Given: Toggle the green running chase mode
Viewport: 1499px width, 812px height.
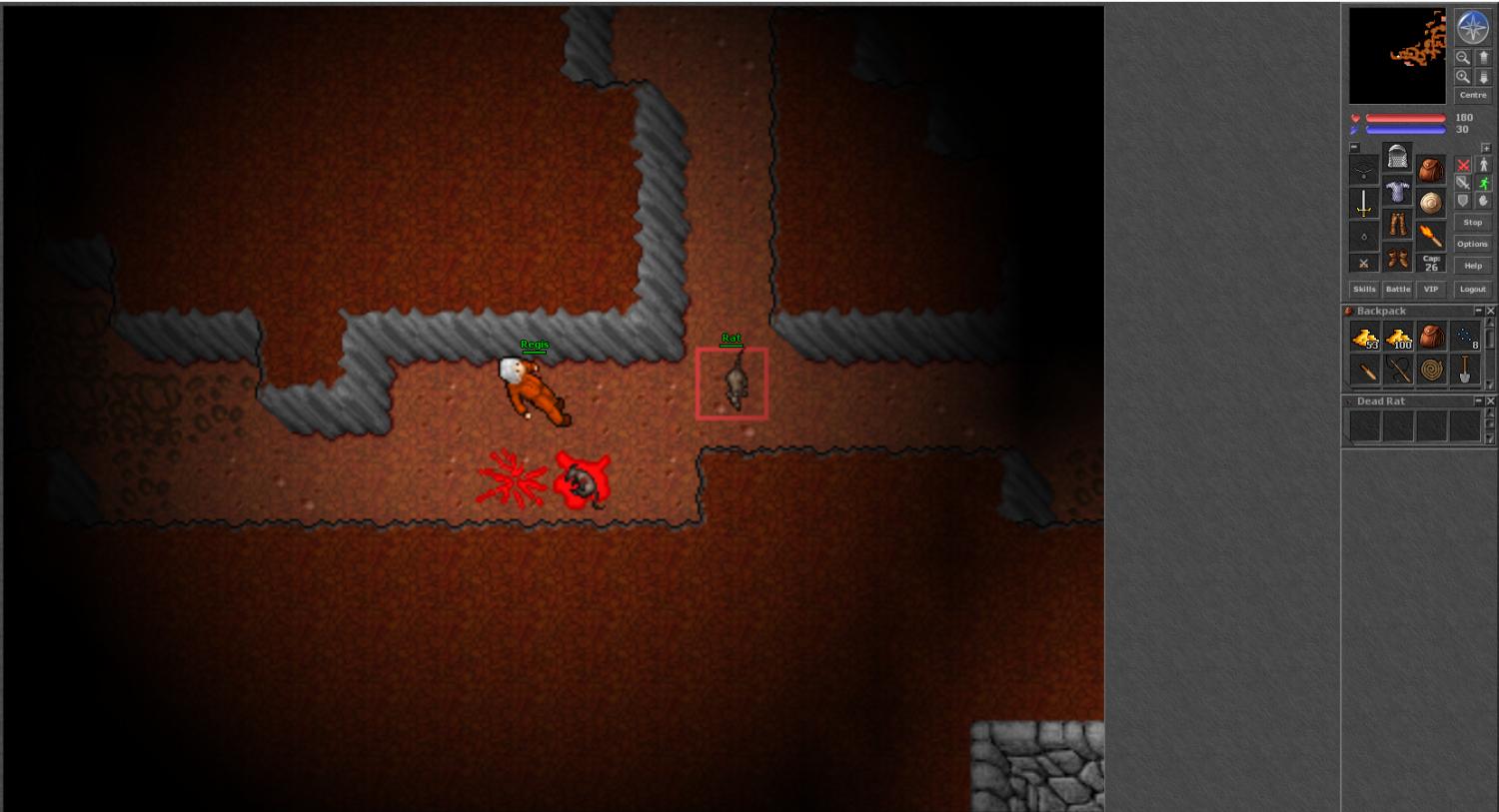Looking at the screenshot, I should (1484, 183).
